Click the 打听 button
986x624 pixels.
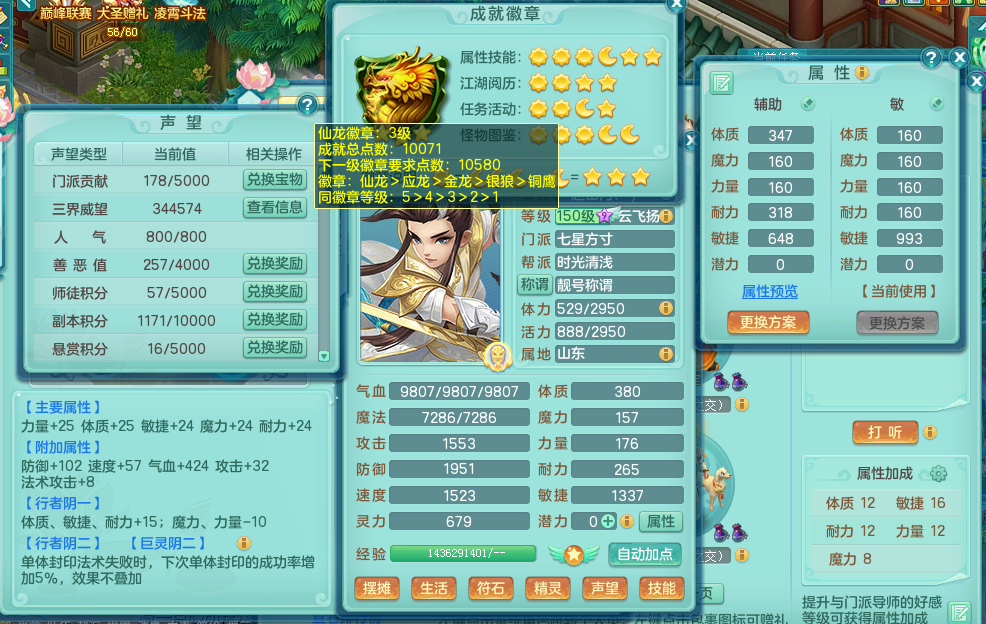884,432
